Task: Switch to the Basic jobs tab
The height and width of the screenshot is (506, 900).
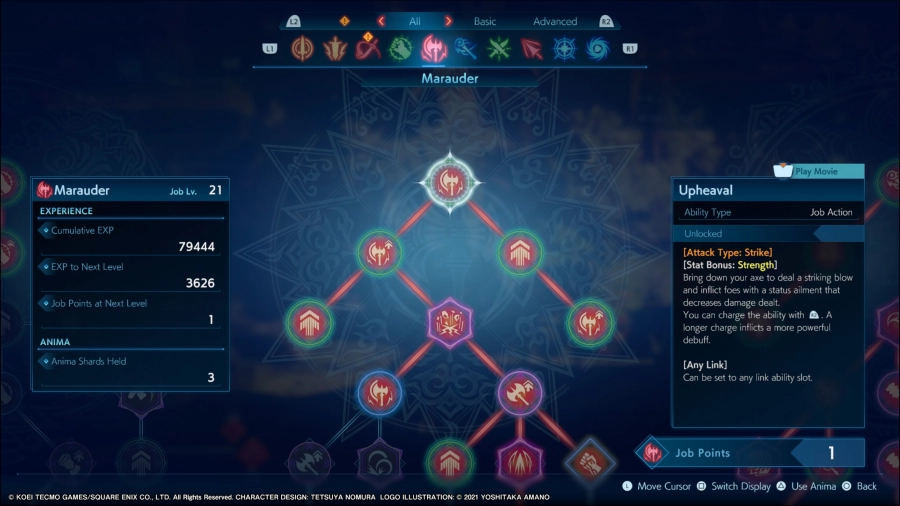Action: [484, 21]
